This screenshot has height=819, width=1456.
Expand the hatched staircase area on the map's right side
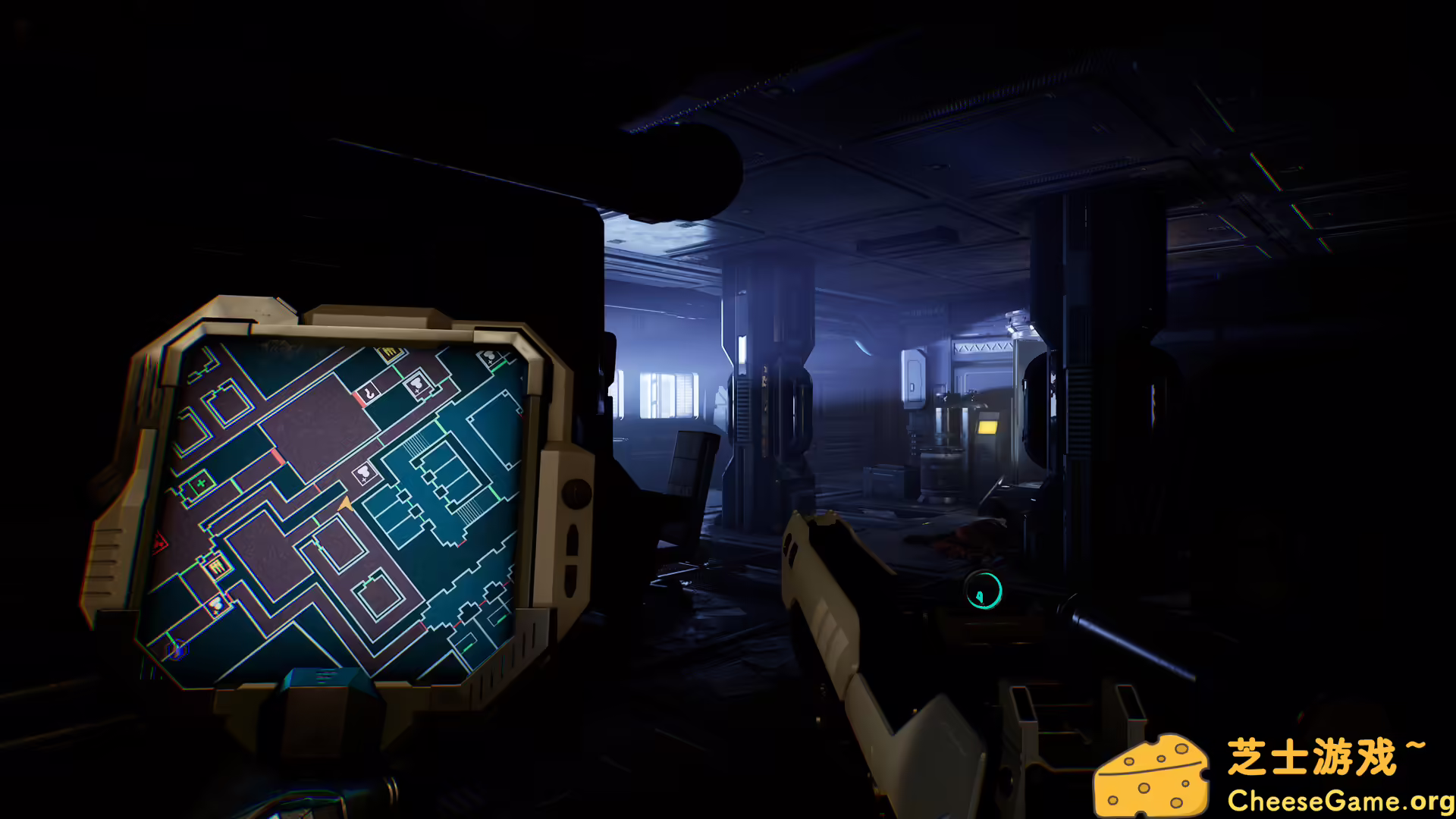point(415,445)
